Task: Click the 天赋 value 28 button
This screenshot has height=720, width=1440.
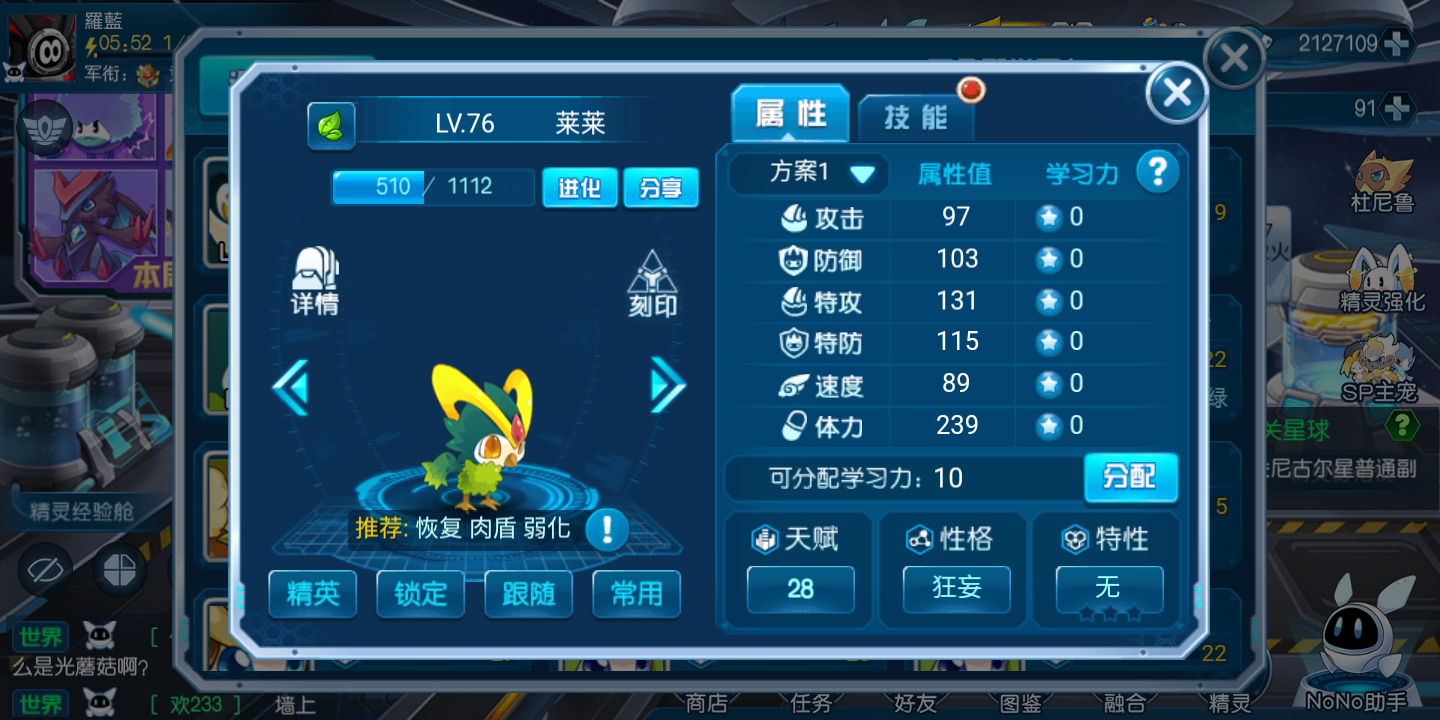Action: pos(800,588)
